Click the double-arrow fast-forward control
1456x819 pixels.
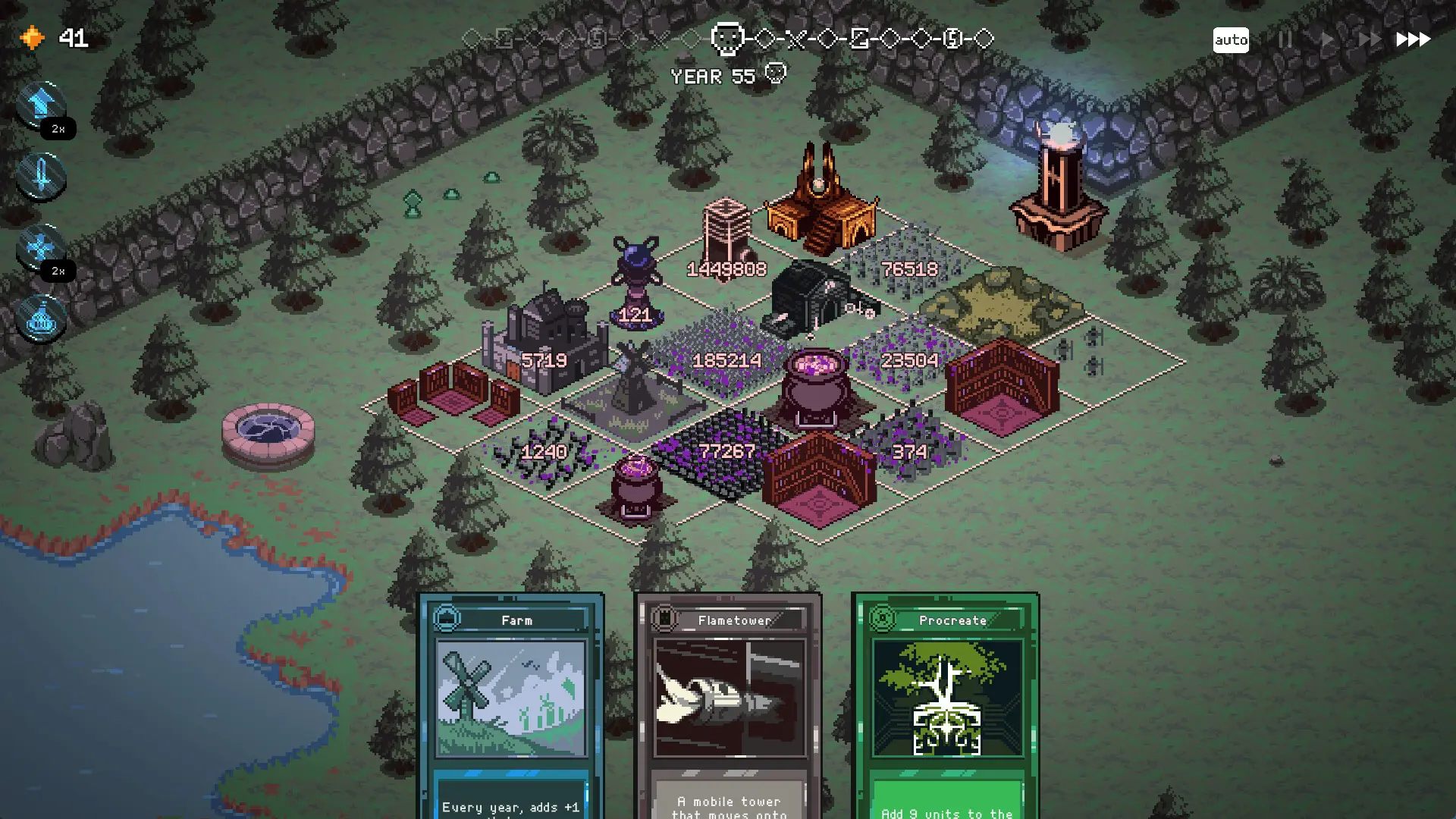tap(1369, 38)
